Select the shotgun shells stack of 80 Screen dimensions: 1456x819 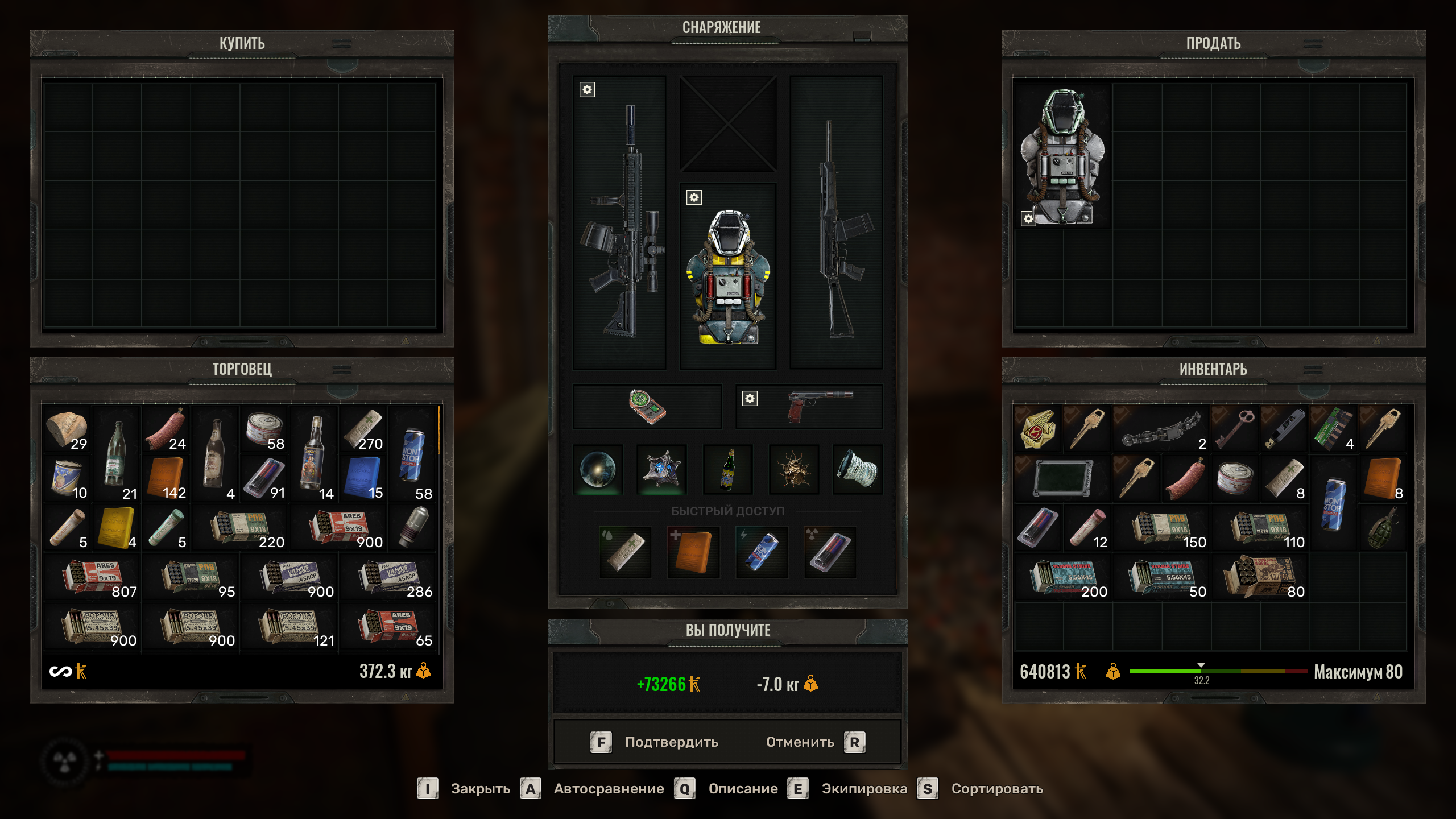tap(1259, 577)
